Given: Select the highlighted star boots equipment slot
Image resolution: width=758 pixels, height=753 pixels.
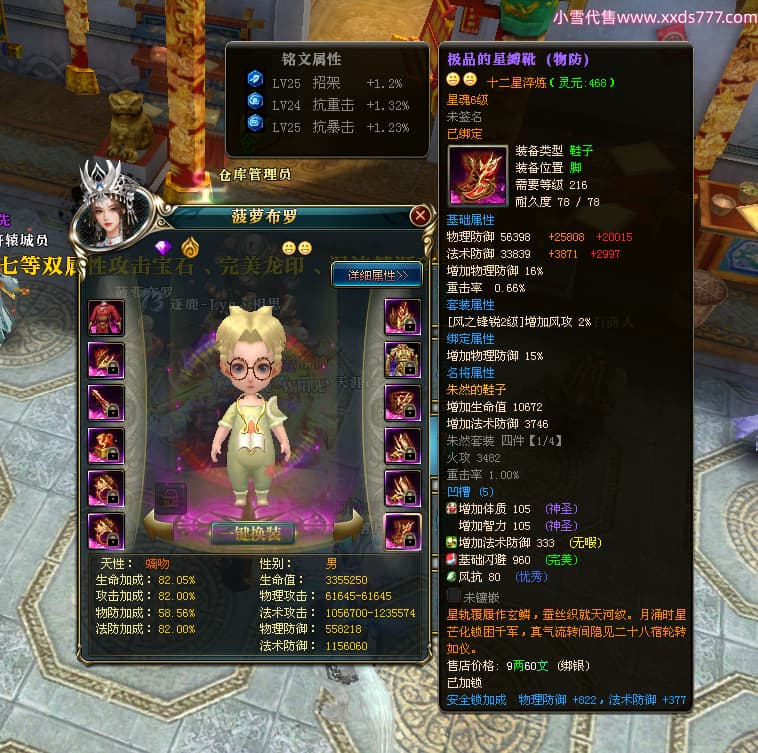Looking at the screenshot, I should point(403,530).
